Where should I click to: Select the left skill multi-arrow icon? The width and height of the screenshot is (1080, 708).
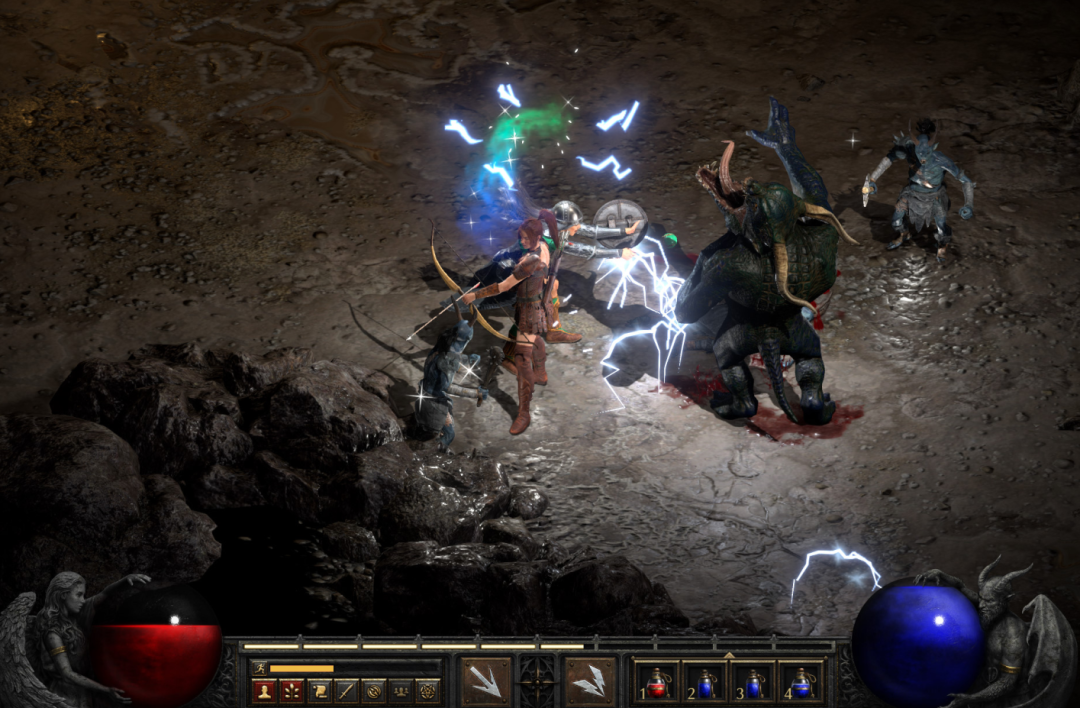[486, 681]
